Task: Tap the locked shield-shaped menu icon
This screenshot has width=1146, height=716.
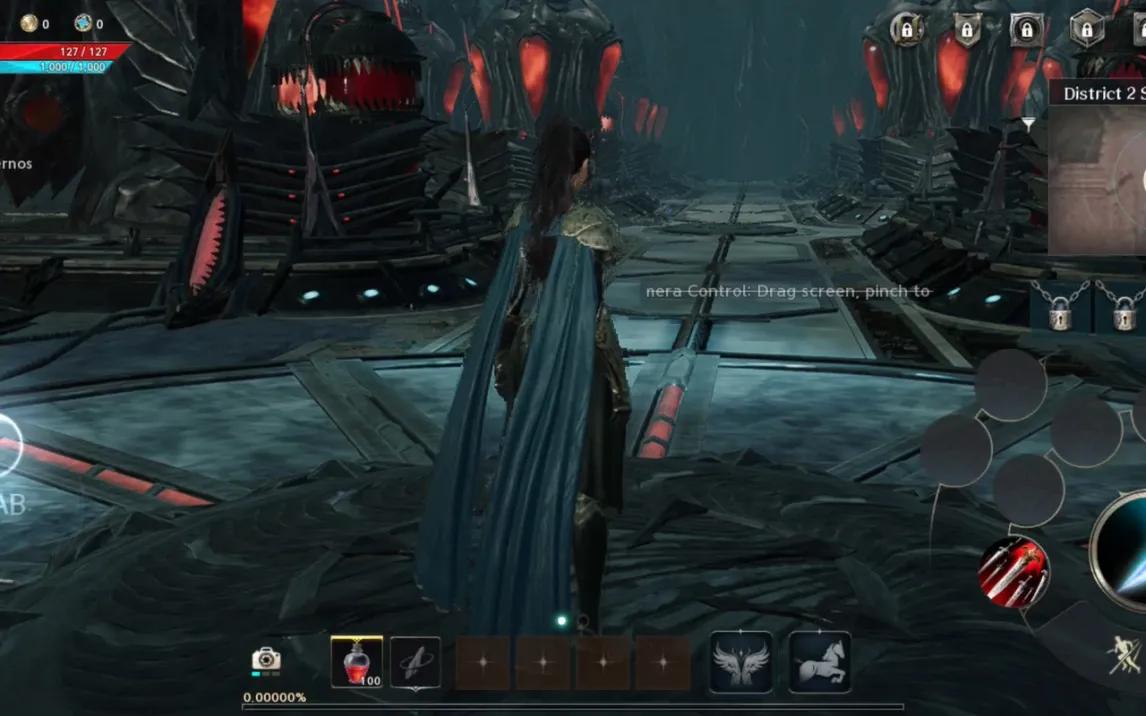Action: [967, 29]
